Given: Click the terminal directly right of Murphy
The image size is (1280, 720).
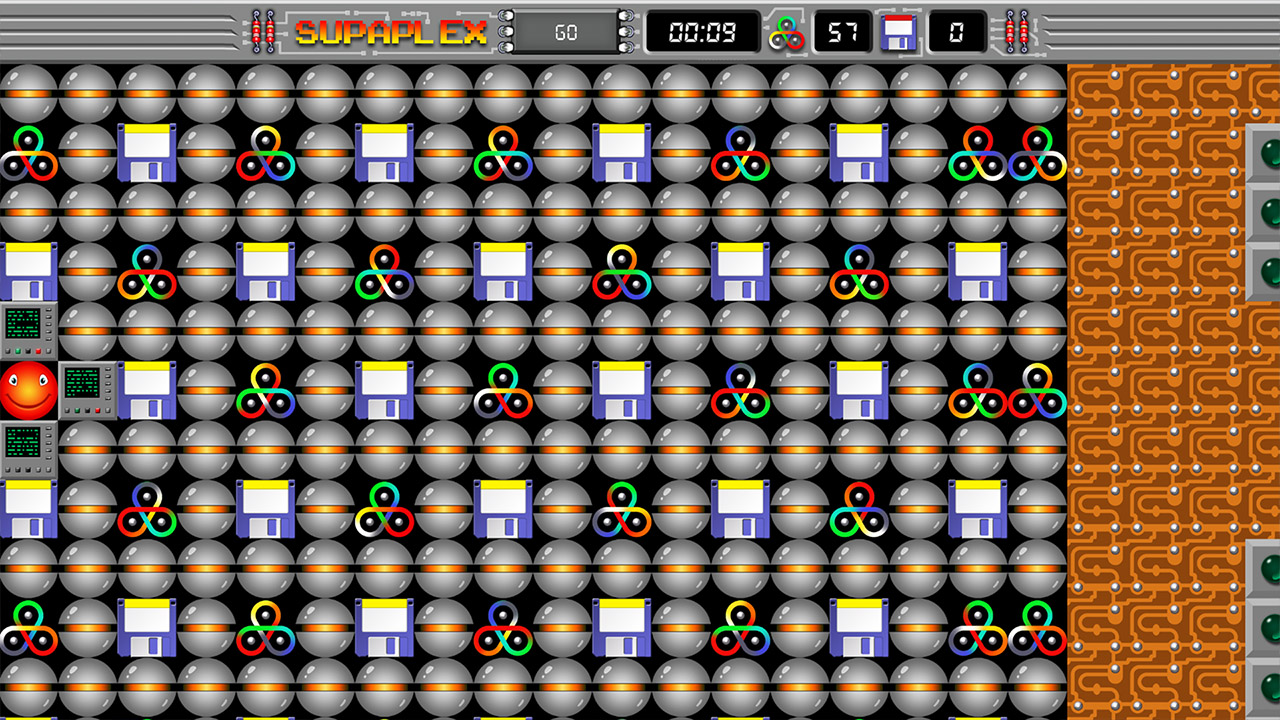Looking at the screenshot, I should [x=88, y=390].
